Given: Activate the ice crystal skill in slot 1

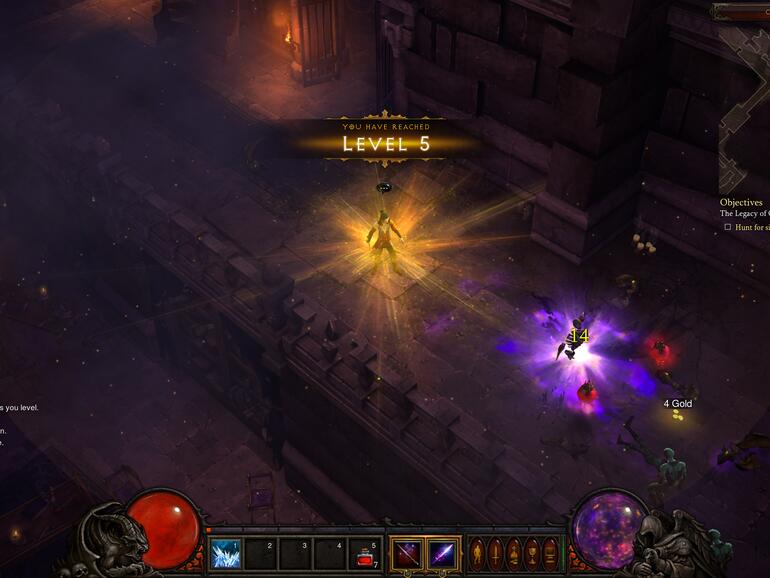Looking at the screenshot, I should (225, 554).
